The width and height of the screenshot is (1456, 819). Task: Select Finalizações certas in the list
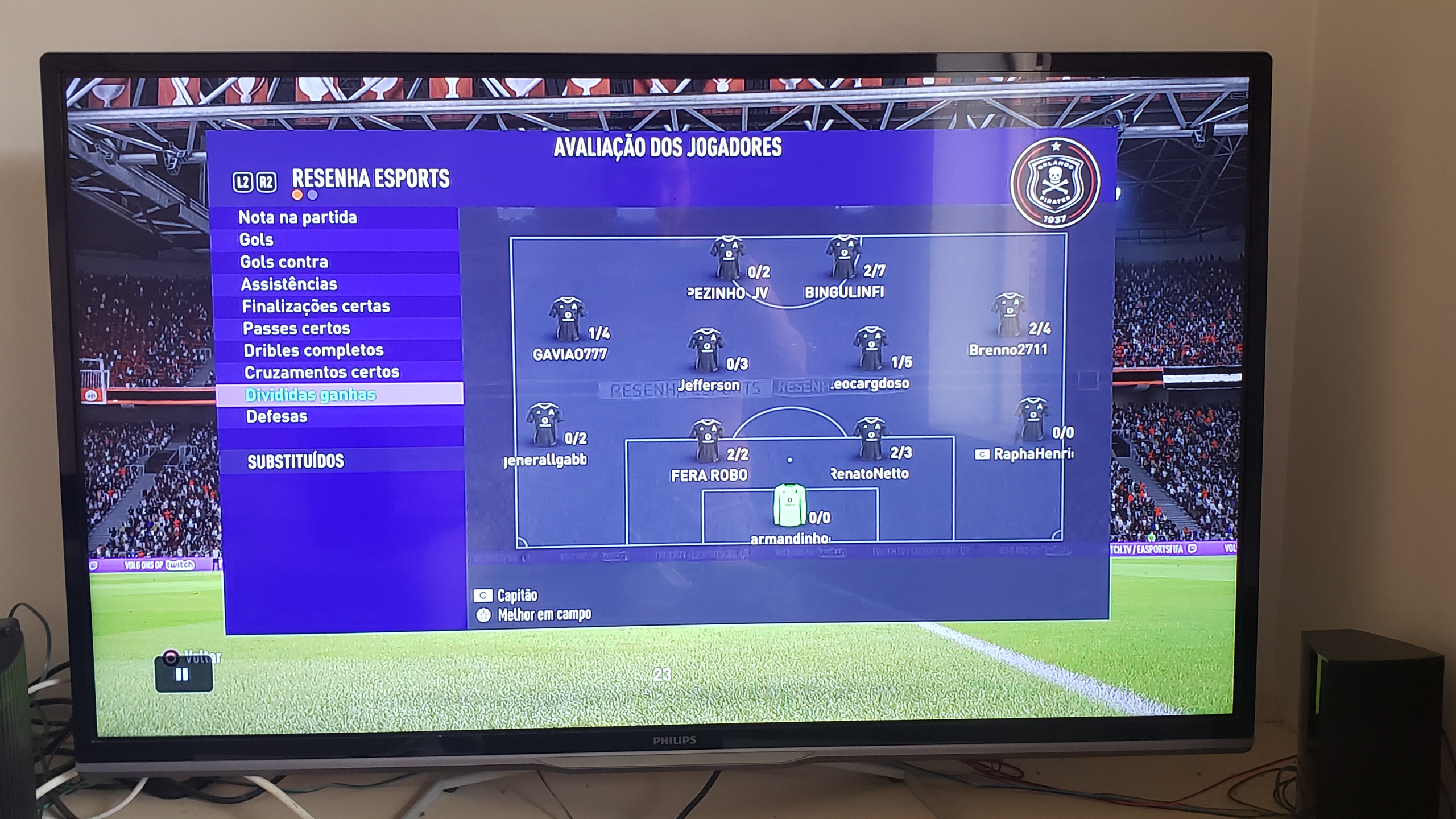tap(316, 306)
